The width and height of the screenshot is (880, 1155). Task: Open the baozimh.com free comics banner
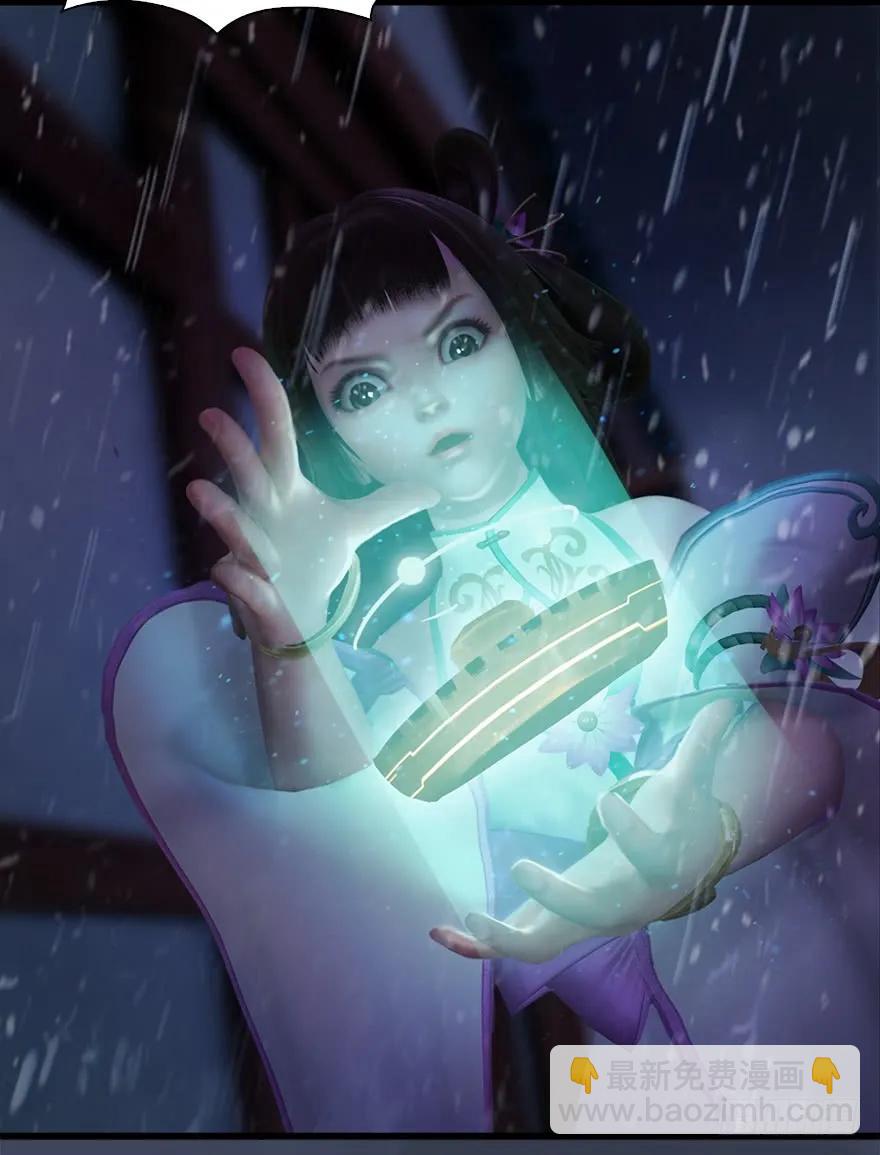pyautogui.click(x=704, y=1090)
